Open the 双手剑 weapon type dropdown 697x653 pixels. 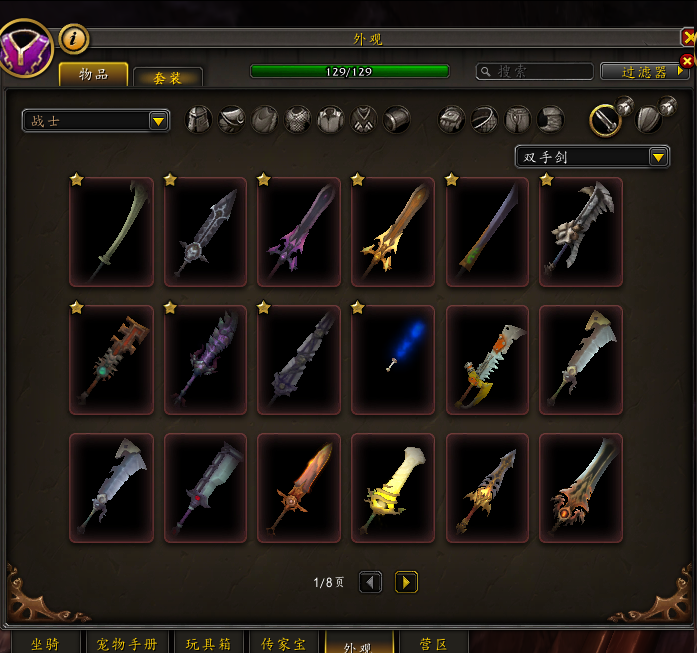click(592, 157)
